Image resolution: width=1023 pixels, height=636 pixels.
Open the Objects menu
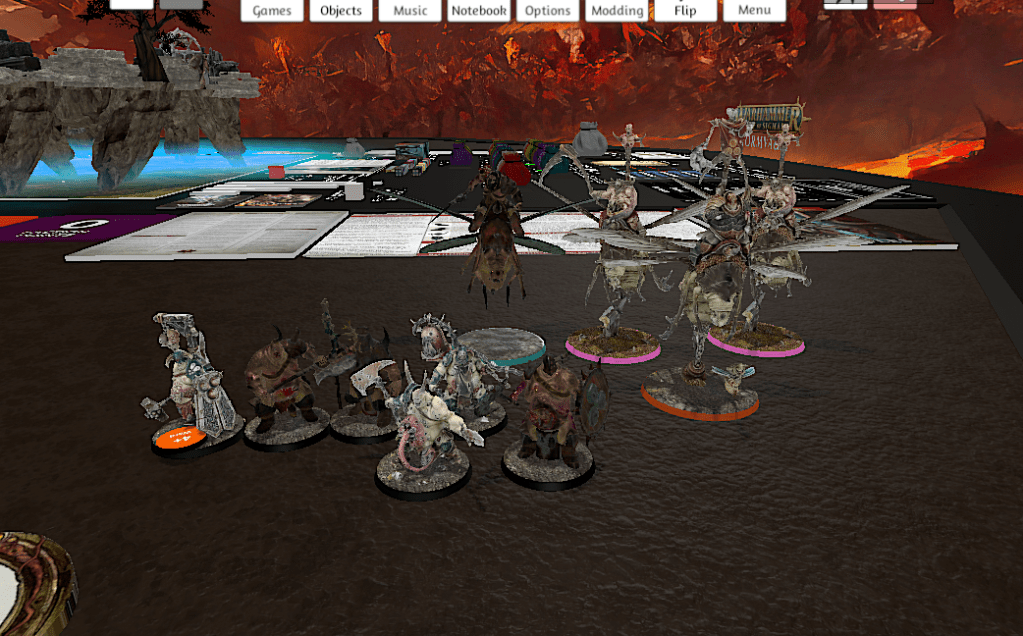[341, 10]
